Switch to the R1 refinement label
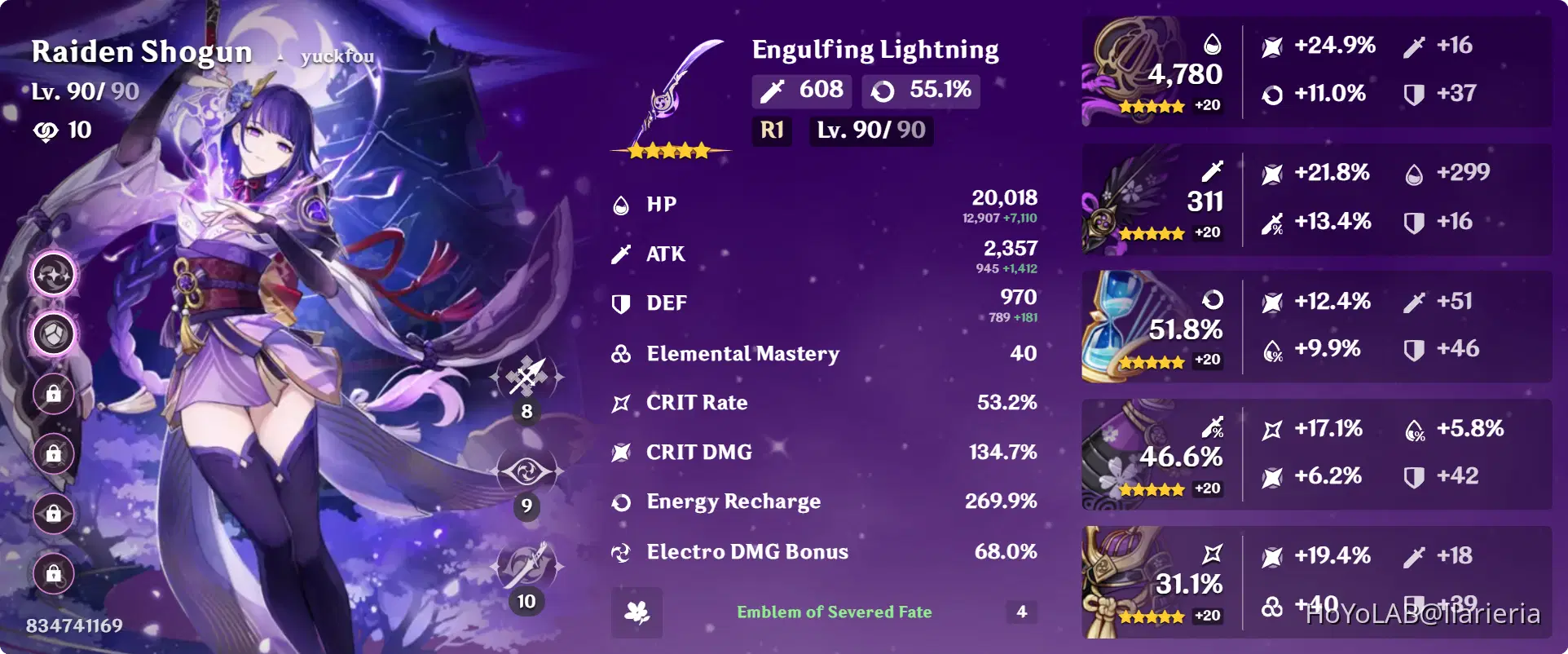Viewport: 1568px width, 654px height. tap(770, 130)
